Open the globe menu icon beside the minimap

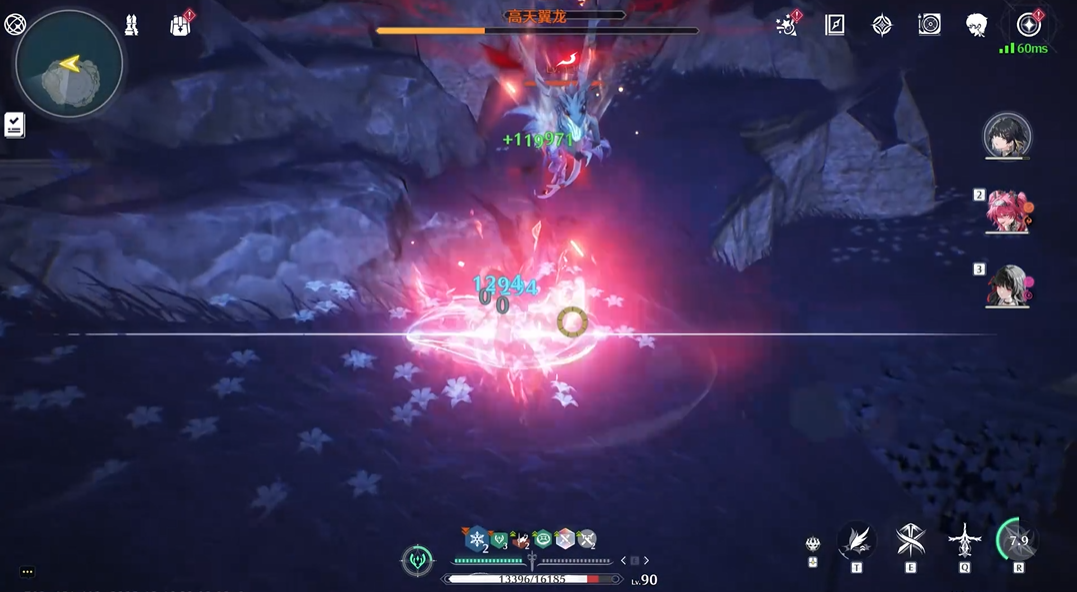point(14,24)
